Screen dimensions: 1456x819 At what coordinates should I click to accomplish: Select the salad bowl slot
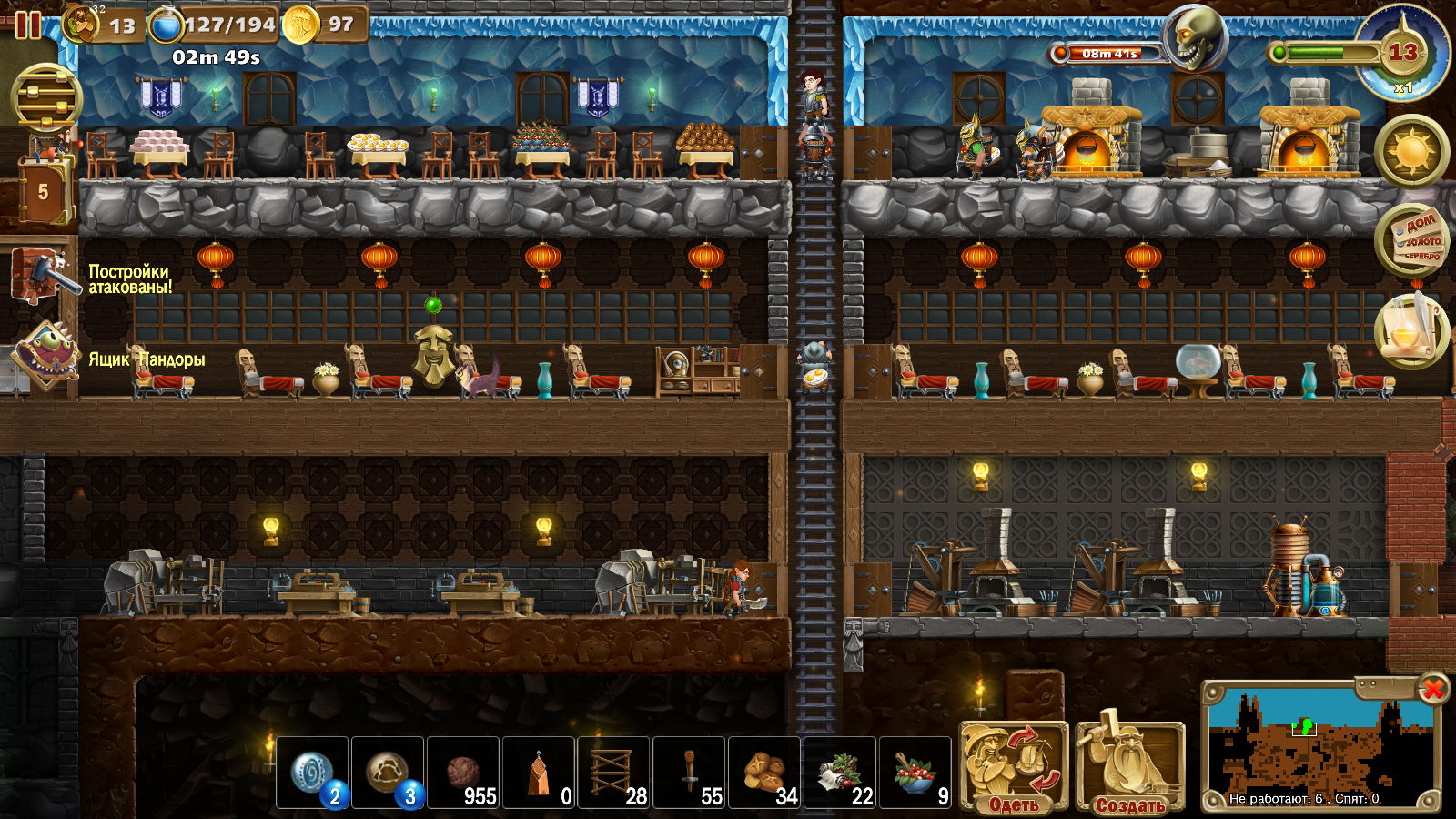[916, 773]
